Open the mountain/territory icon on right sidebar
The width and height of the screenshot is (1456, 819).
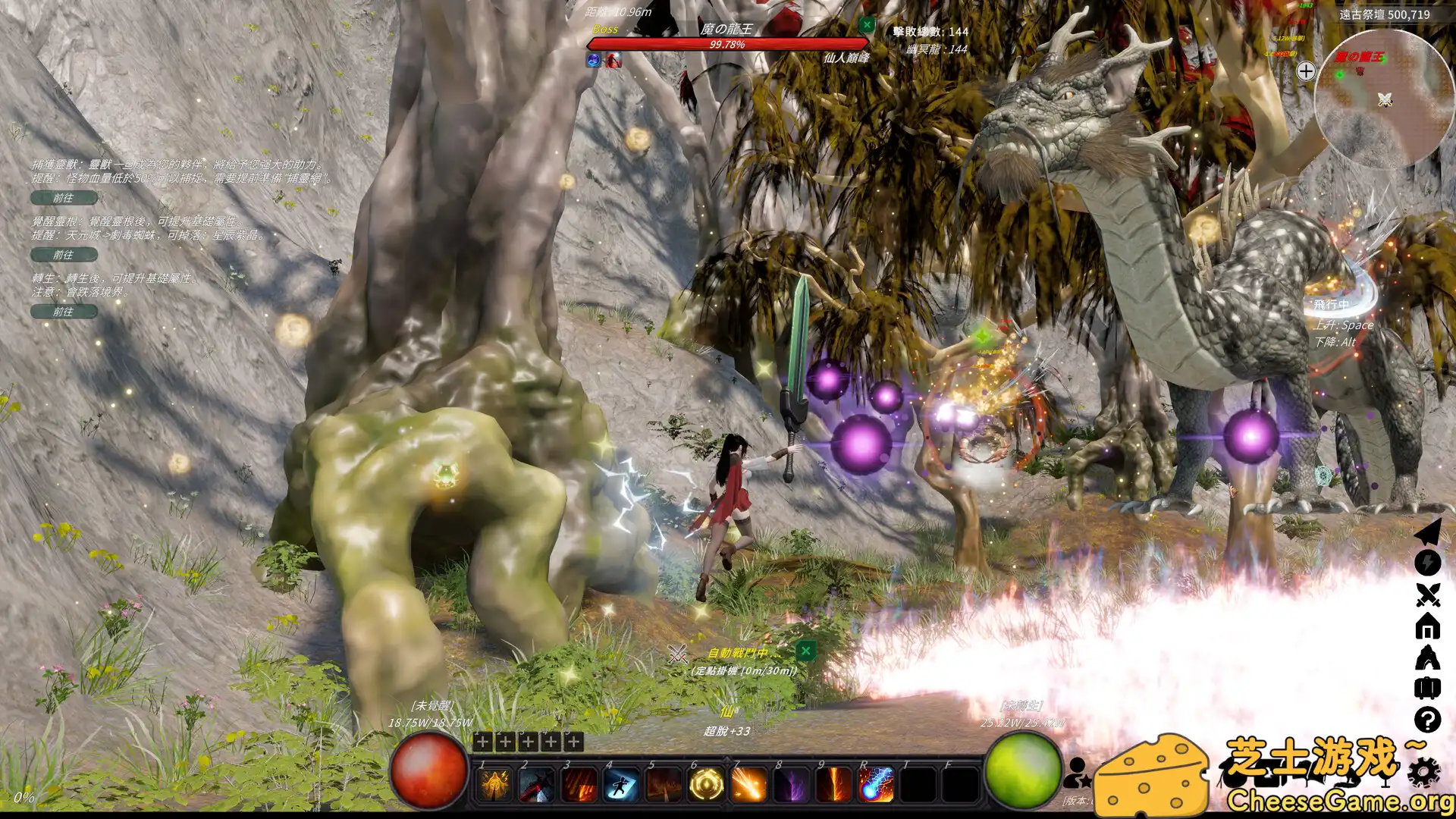(x=1428, y=654)
